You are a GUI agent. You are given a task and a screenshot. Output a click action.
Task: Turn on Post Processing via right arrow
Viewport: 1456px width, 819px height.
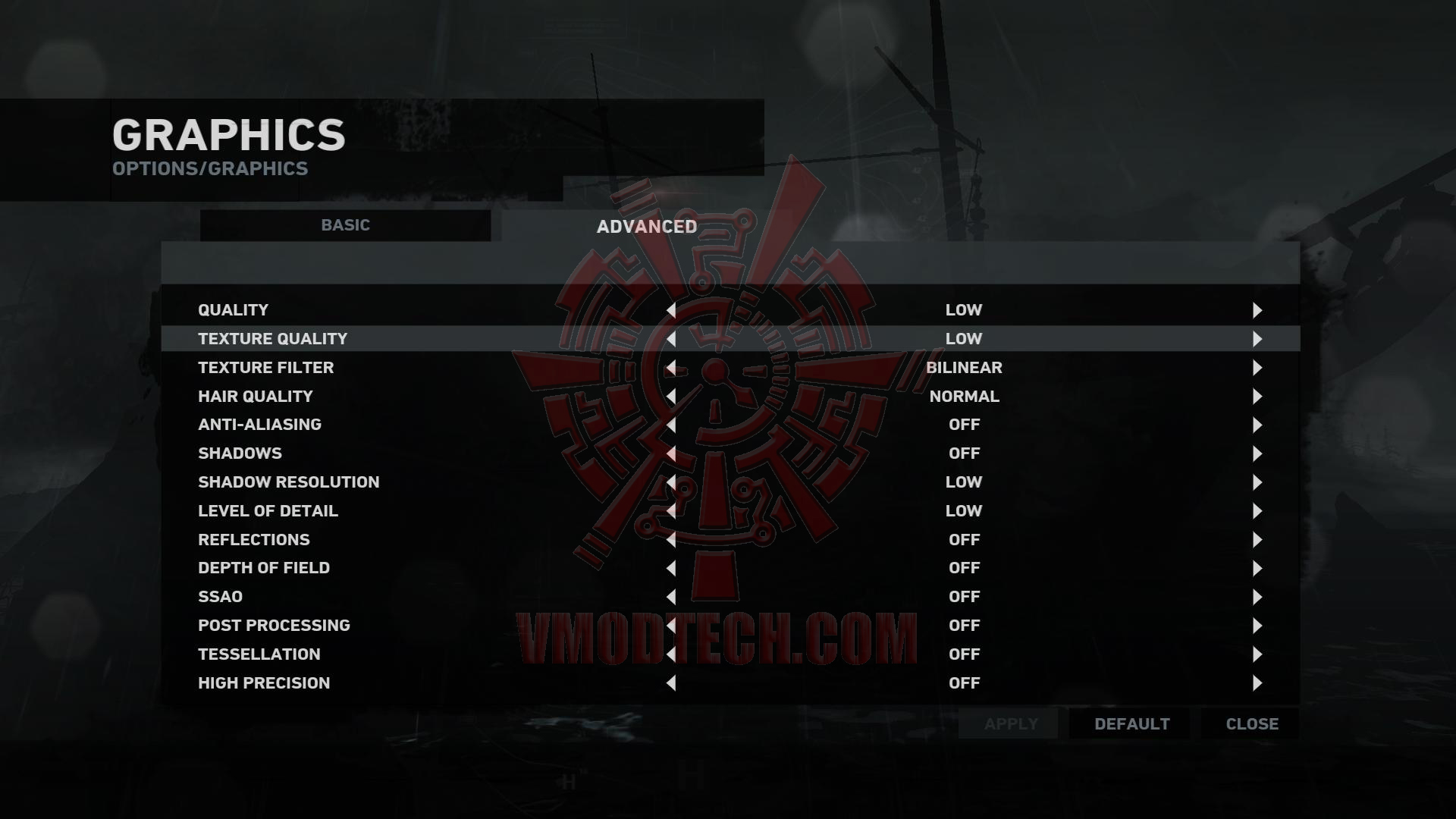[1257, 626]
